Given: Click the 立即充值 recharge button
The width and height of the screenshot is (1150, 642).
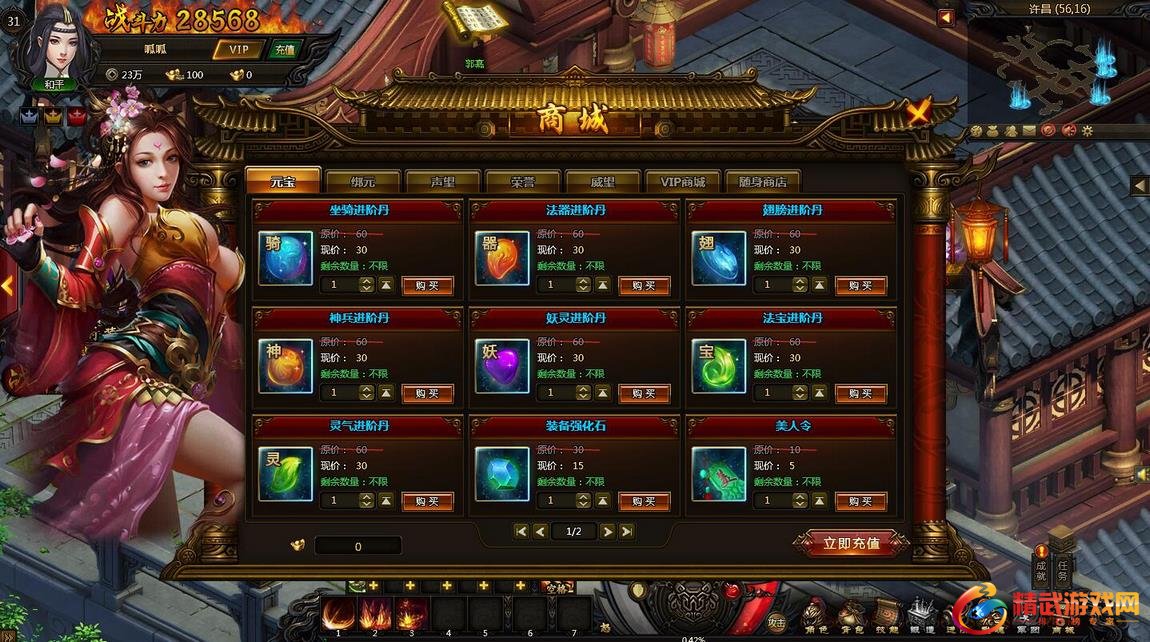Looking at the screenshot, I should pyautogui.click(x=851, y=544).
